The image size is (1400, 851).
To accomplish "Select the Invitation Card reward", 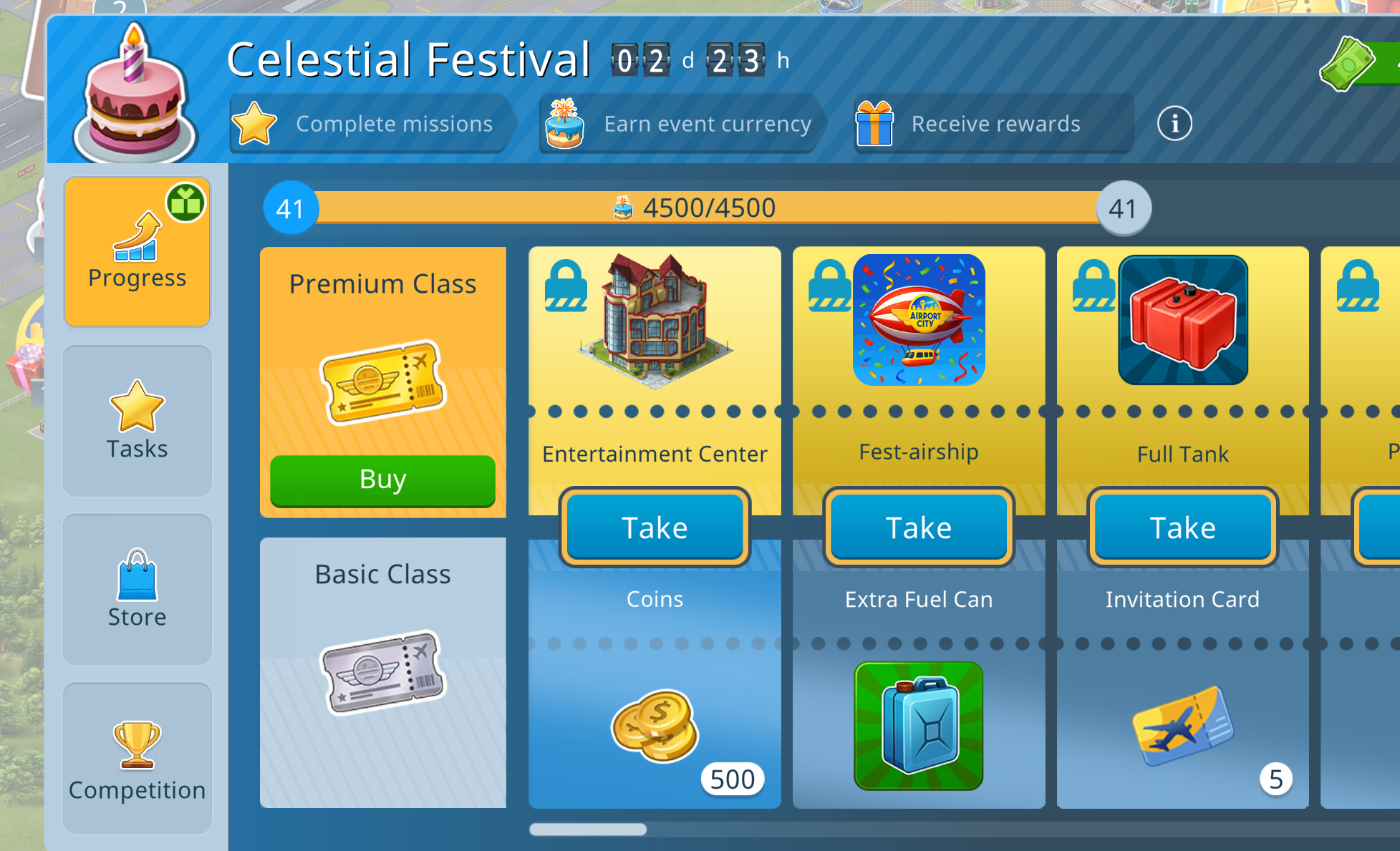I will 1183,726.
